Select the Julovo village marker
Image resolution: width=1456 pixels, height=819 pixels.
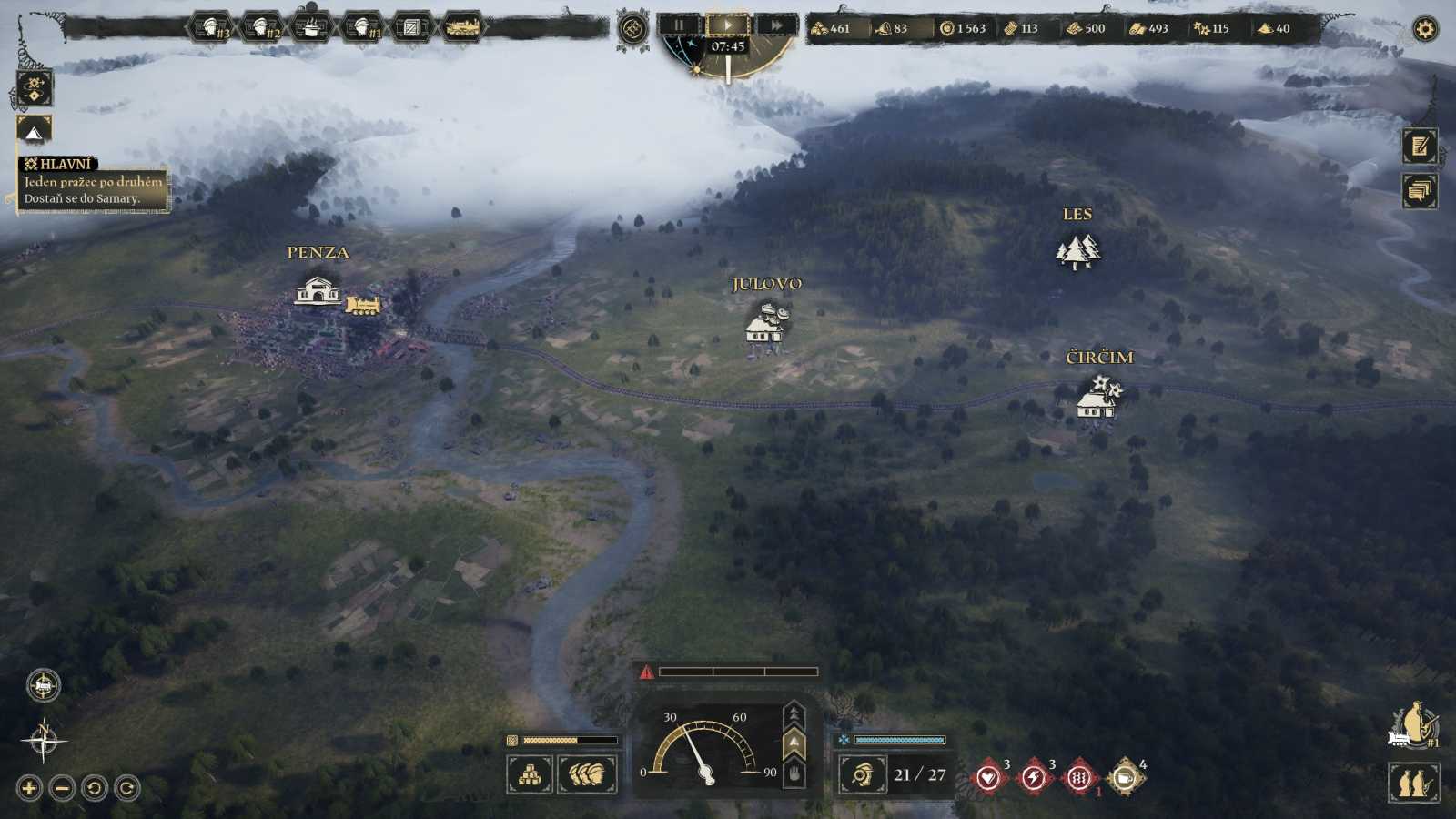pyautogui.click(x=767, y=325)
